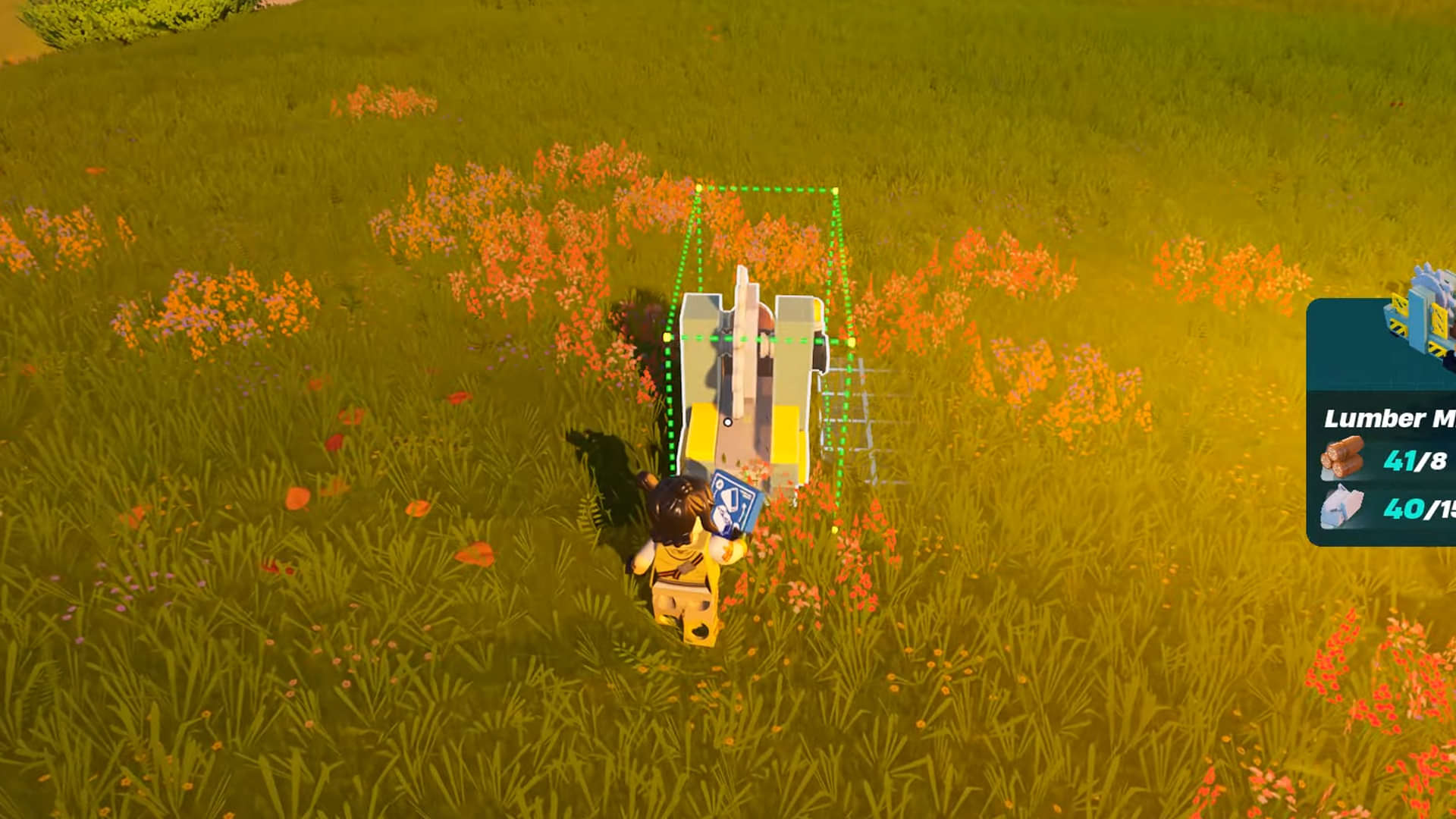Click the front-left yellow corner handle
Screen dimensions: 1456x819
pyautogui.click(x=666, y=336)
